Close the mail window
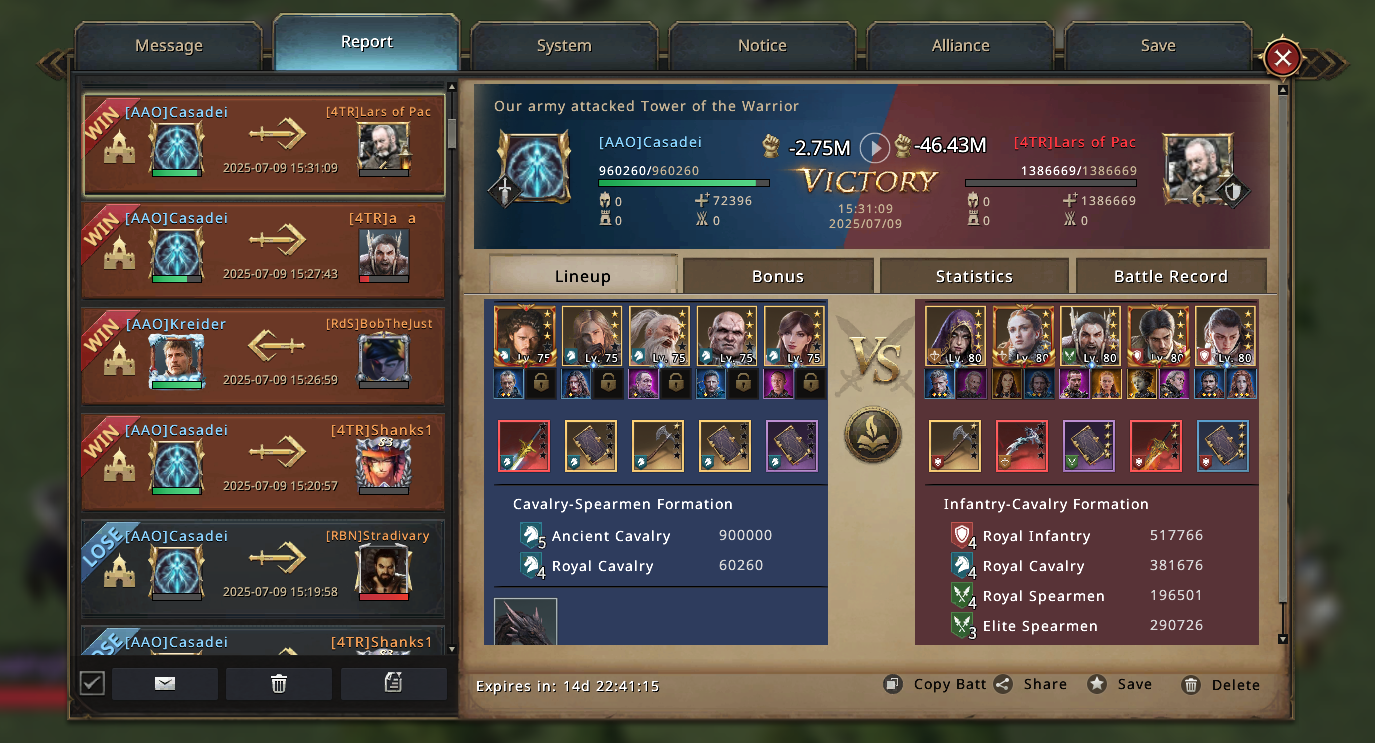 1282,59
